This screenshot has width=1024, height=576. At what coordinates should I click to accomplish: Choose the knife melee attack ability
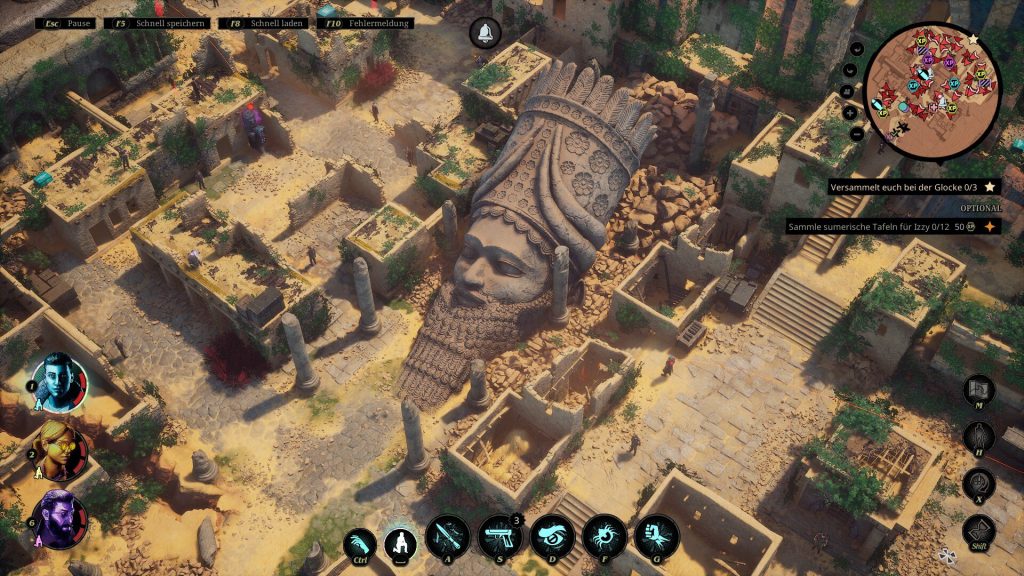pos(447,538)
